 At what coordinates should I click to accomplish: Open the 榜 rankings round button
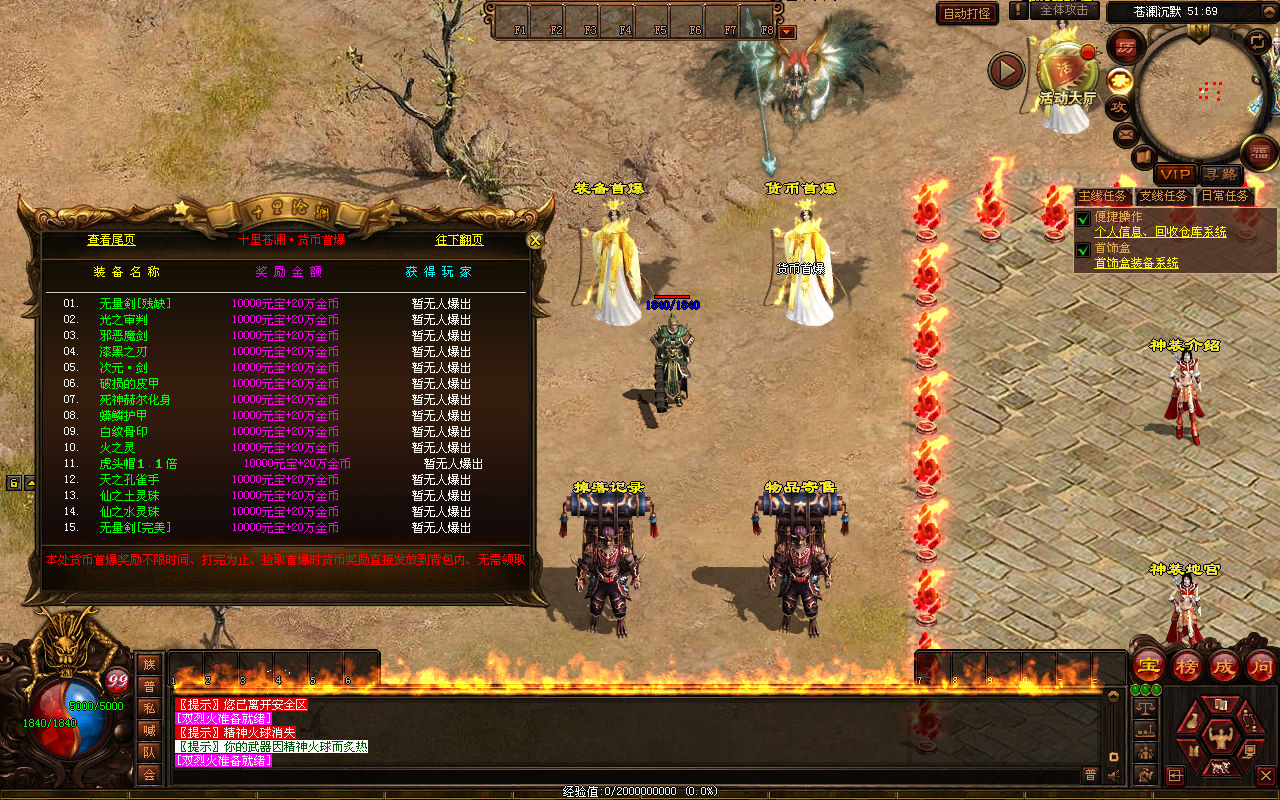(1187, 666)
